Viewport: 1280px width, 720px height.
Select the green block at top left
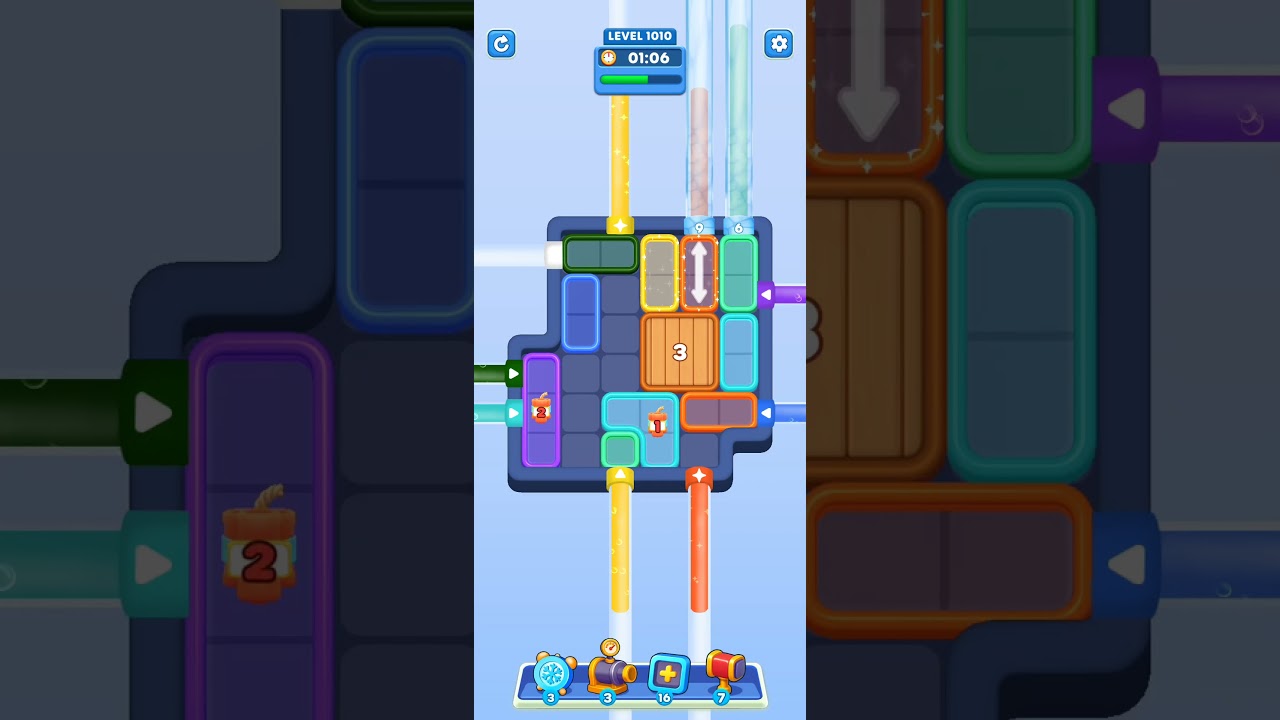tap(600, 254)
